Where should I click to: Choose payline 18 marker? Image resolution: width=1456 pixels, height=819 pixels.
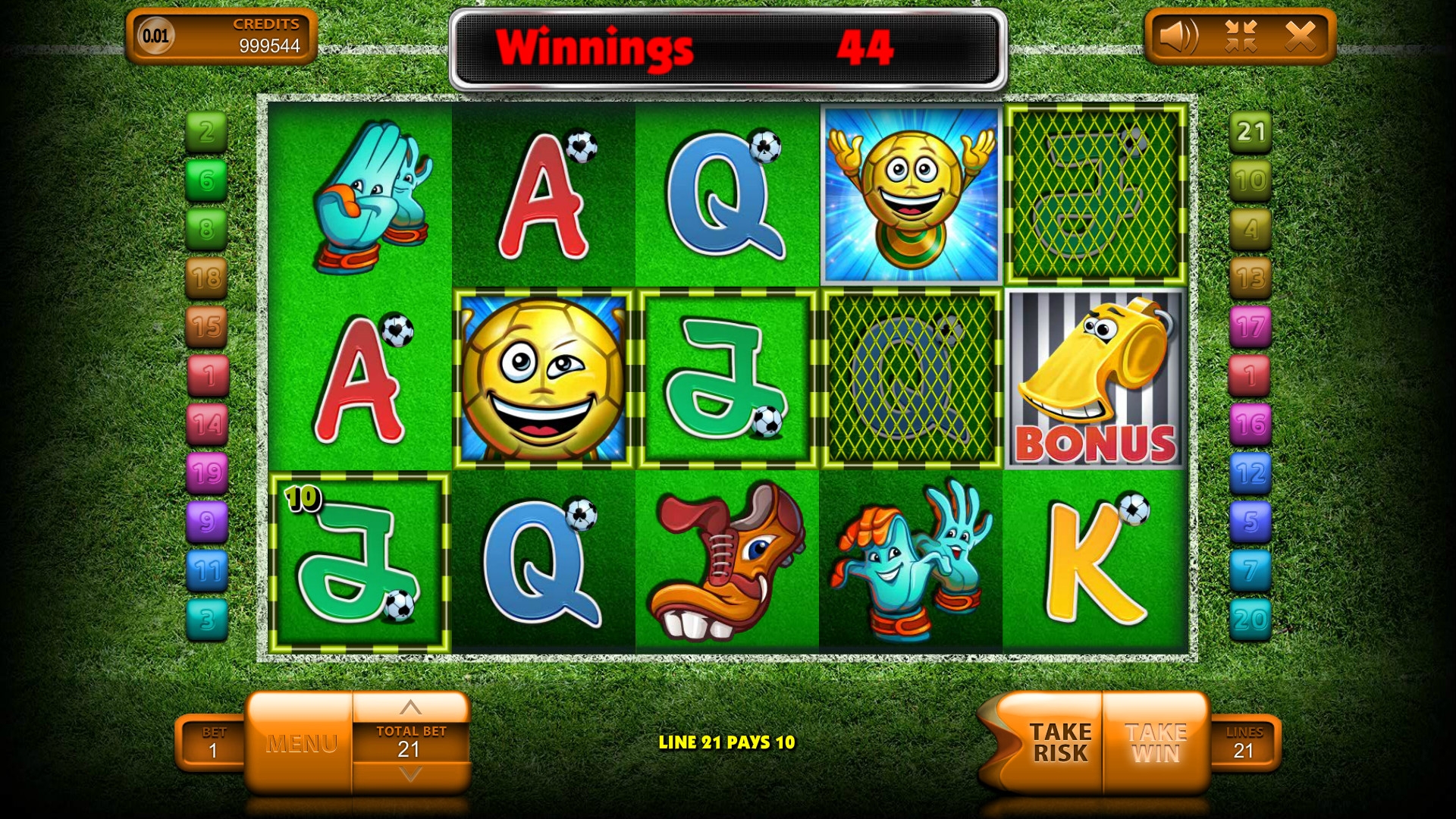(206, 278)
